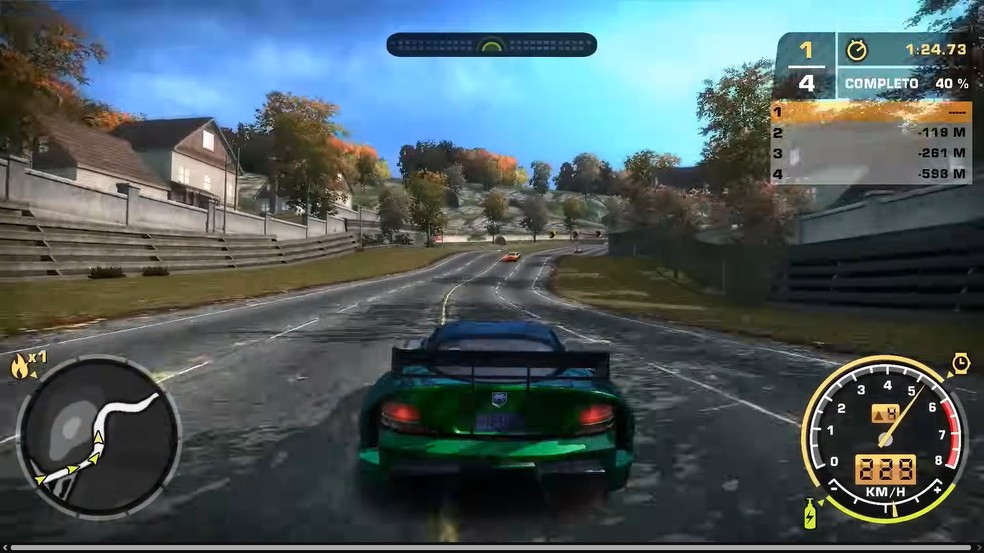Viewport: 984px width, 553px height.
Task: Click the tachometer gauge dial
Action: (884, 437)
